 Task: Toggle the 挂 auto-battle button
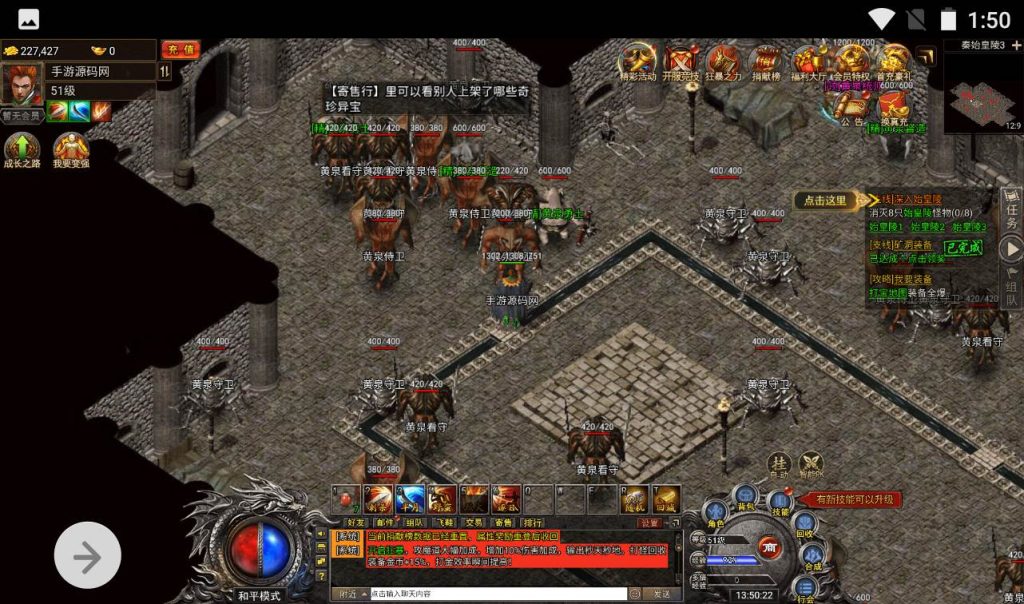coord(780,465)
